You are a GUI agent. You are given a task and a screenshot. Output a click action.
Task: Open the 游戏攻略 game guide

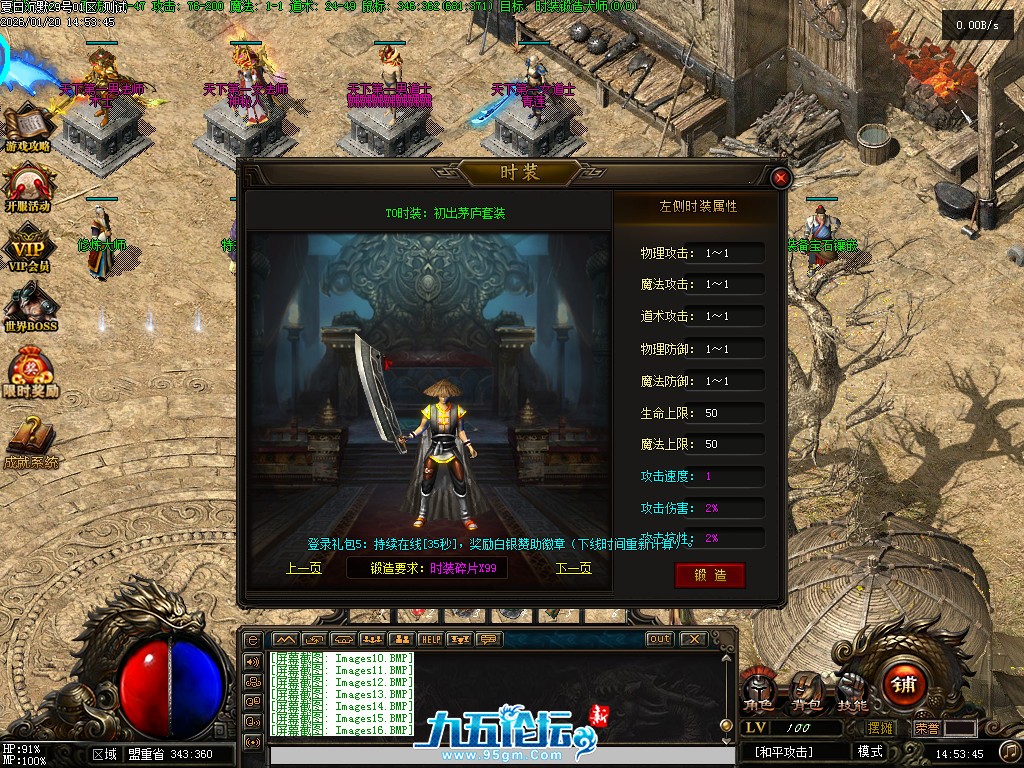(28, 130)
